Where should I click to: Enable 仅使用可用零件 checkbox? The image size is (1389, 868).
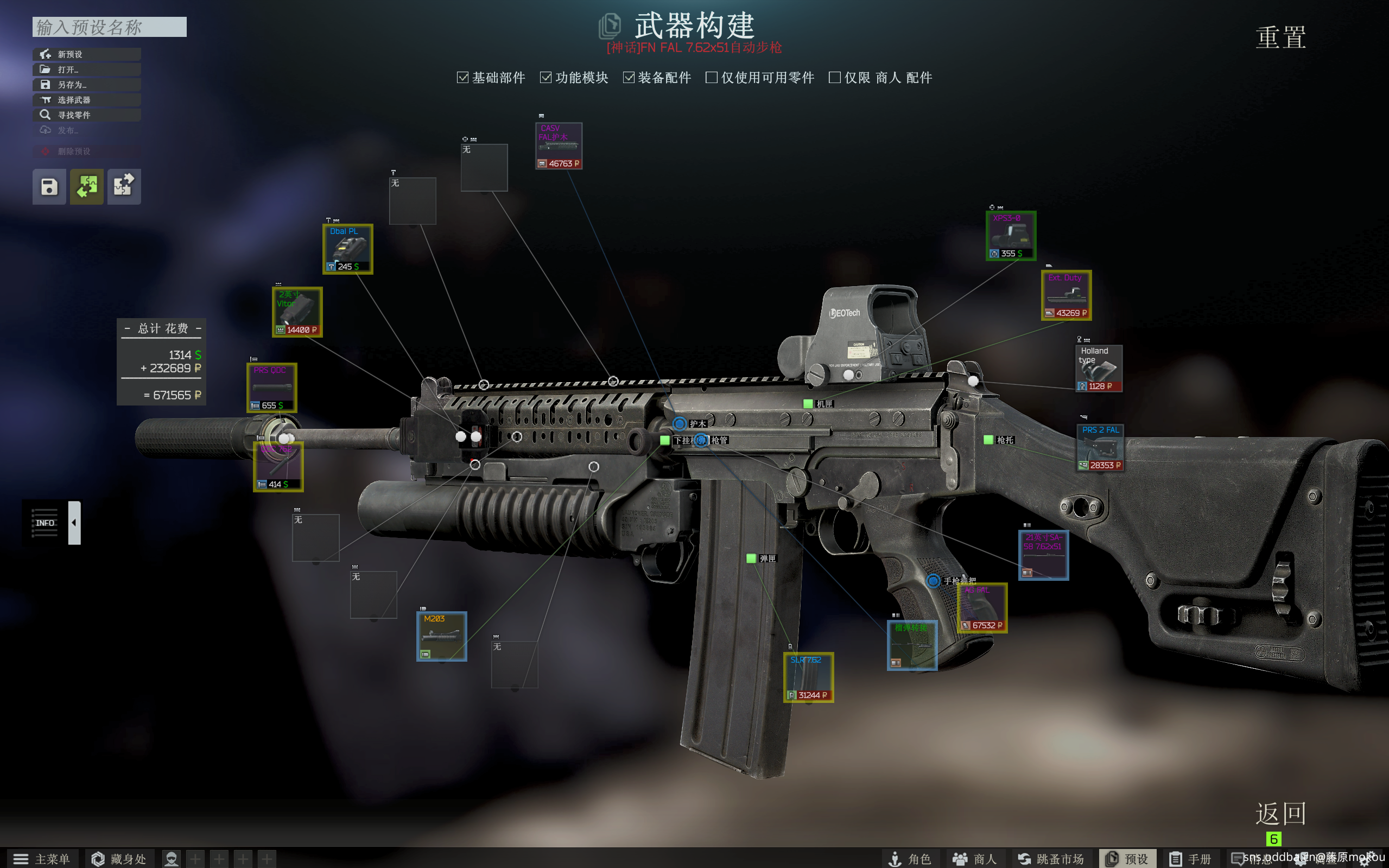point(712,78)
